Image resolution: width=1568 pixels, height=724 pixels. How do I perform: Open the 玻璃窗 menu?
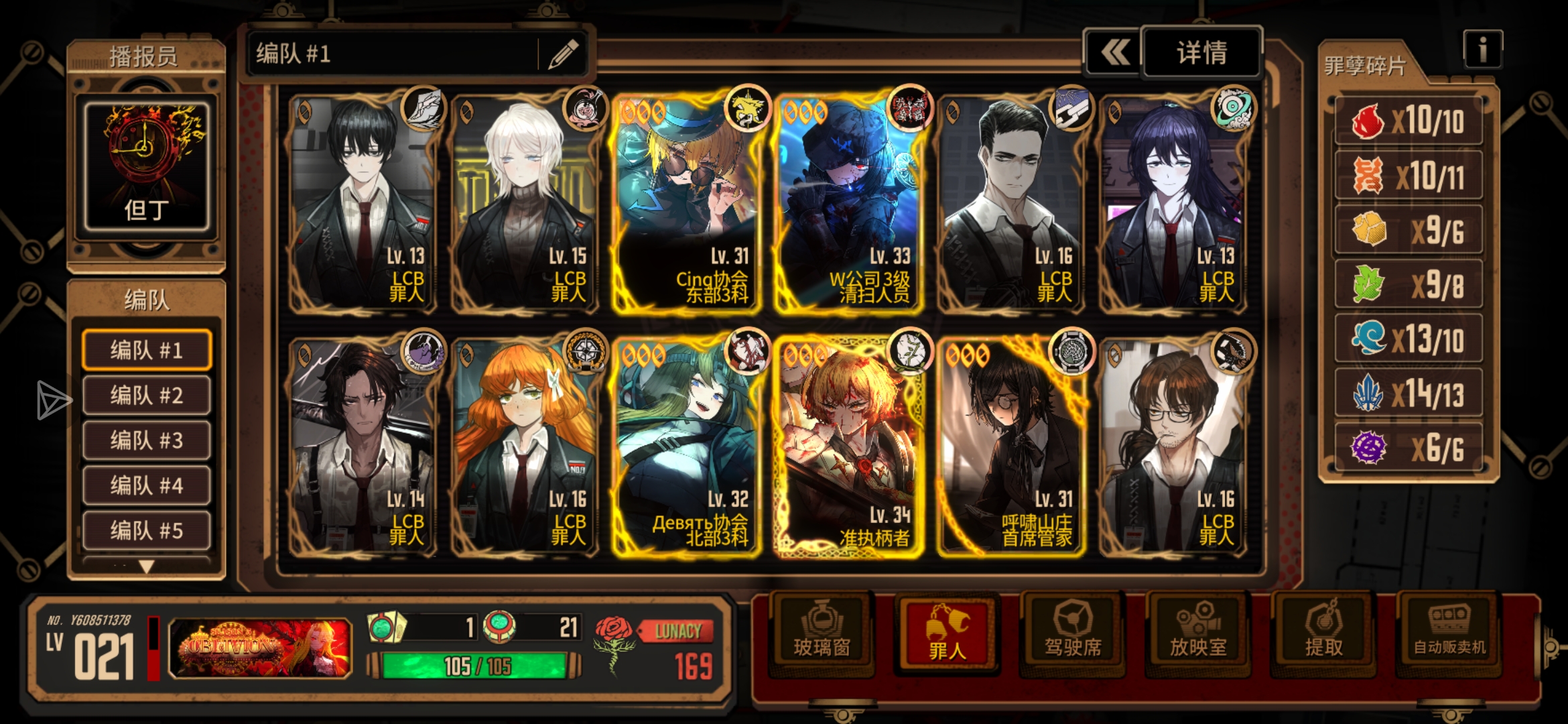[822, 631]
